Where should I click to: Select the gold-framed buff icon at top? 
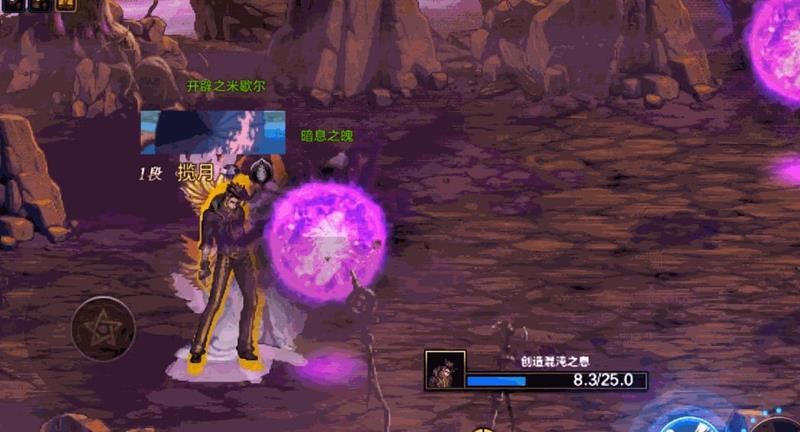coord(65,5)
